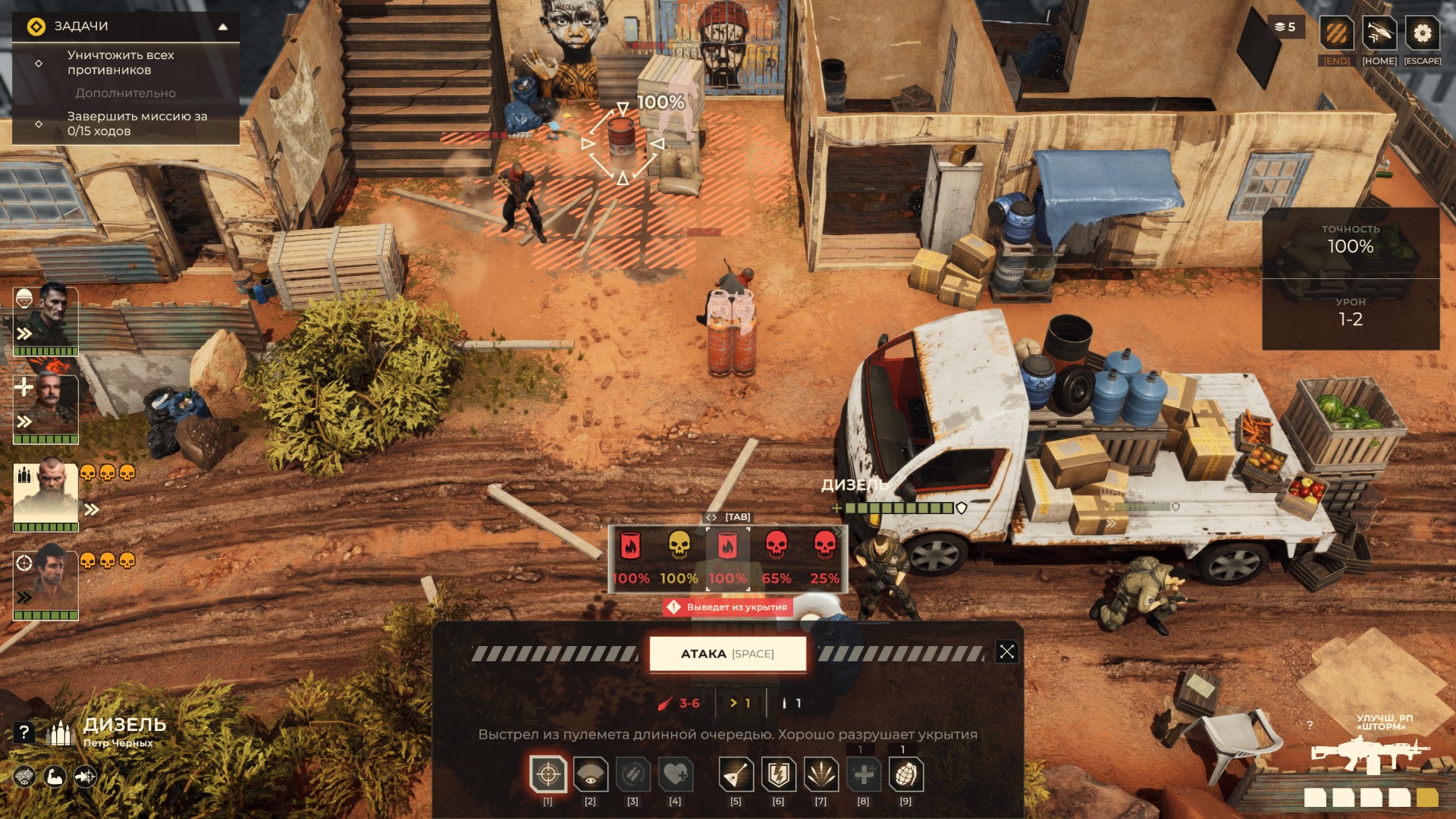Viewport: 1456px width, 819px height.
Task: Select the medkit cross item
Action: coord(863,775)
